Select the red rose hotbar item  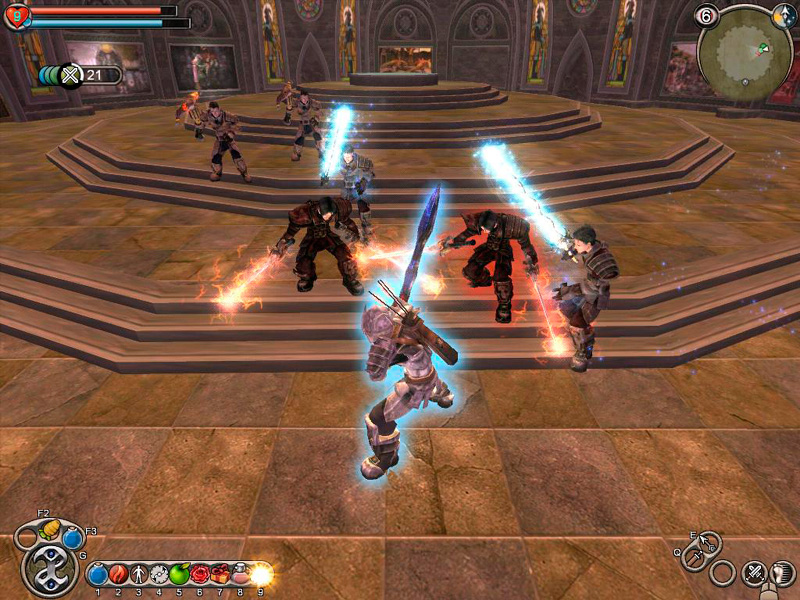point(200,574)
